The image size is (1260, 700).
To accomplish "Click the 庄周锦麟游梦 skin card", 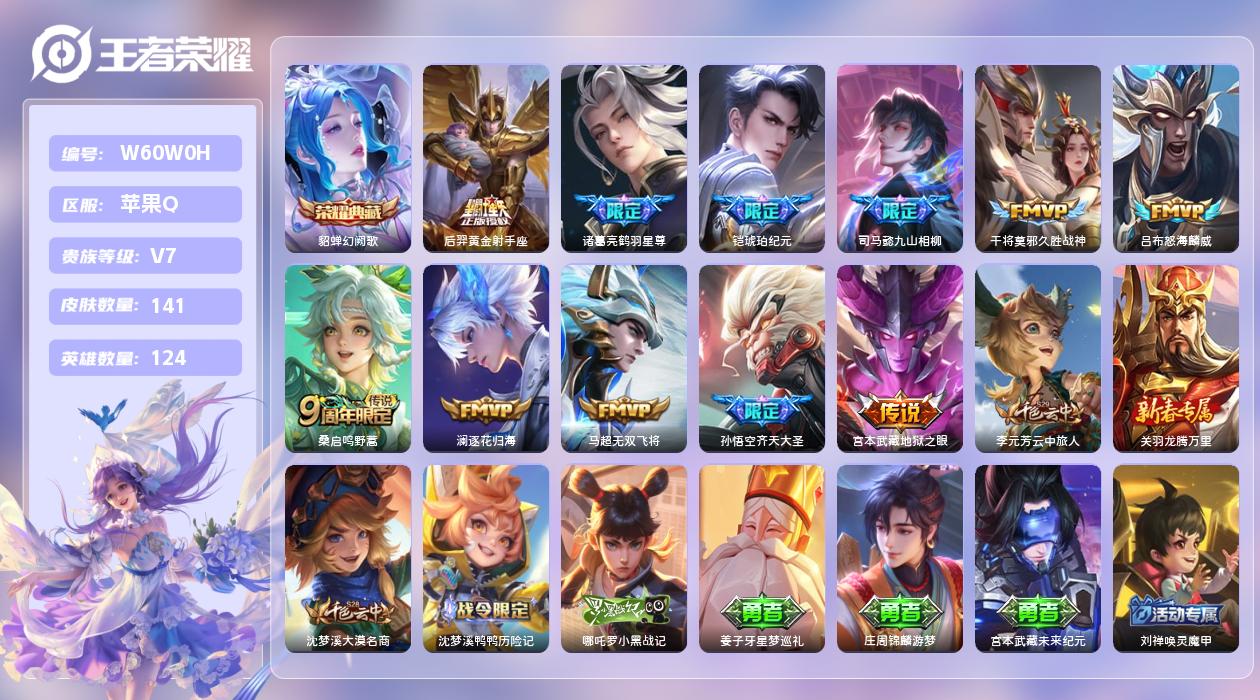I will (x=900, y=558).
